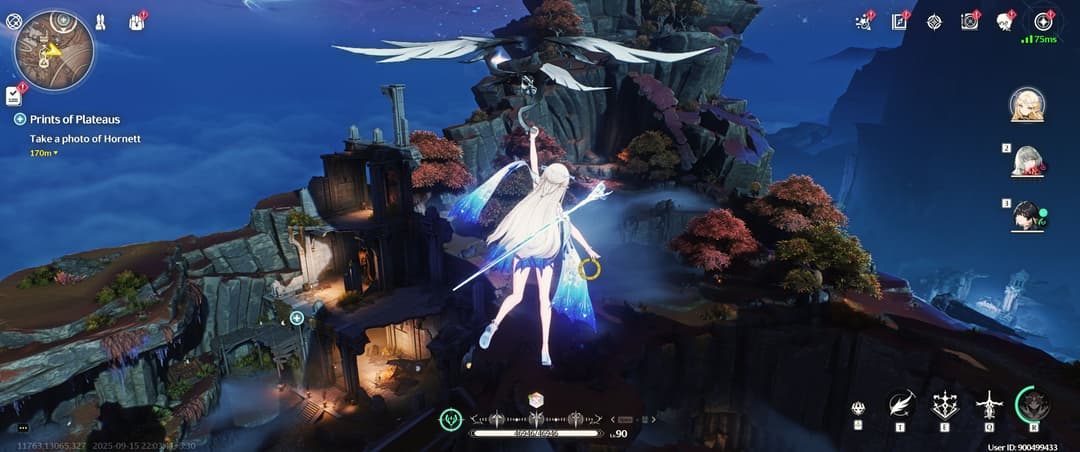This screenshot has width=1080, height=452.
Task: Activate the sword-shaped skill icon
Action: [x=989, y=404]
